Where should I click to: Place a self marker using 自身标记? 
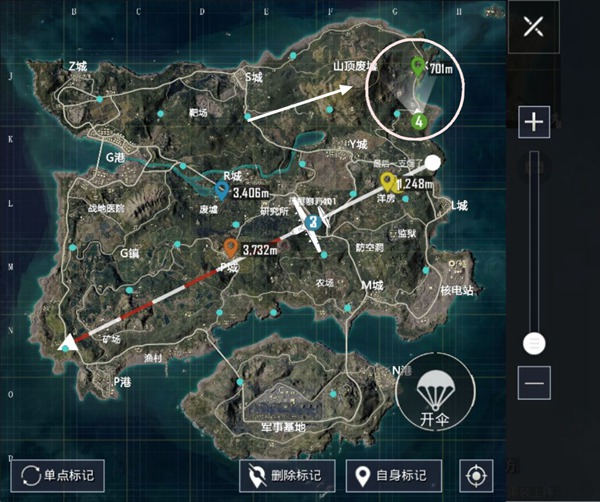point(393,475)
